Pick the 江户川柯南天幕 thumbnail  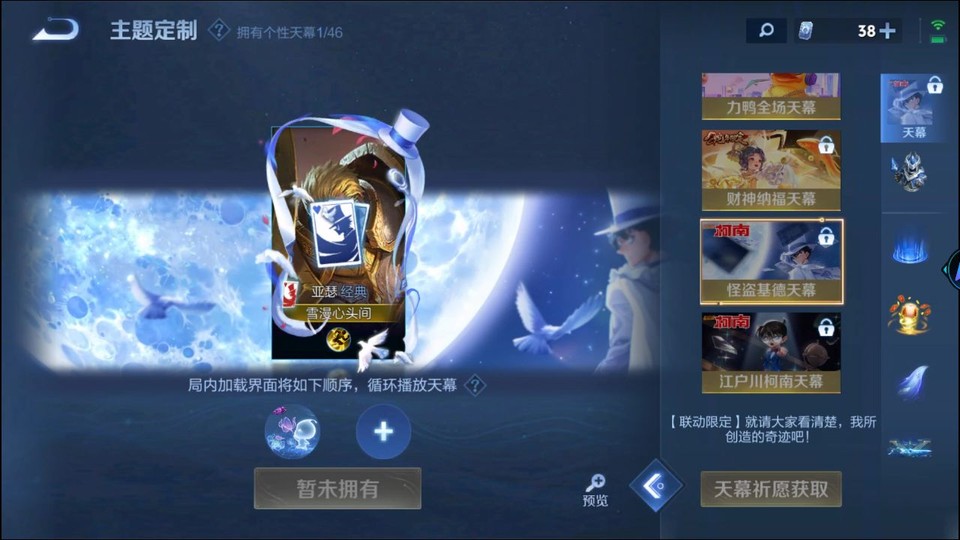pos(771,351)
